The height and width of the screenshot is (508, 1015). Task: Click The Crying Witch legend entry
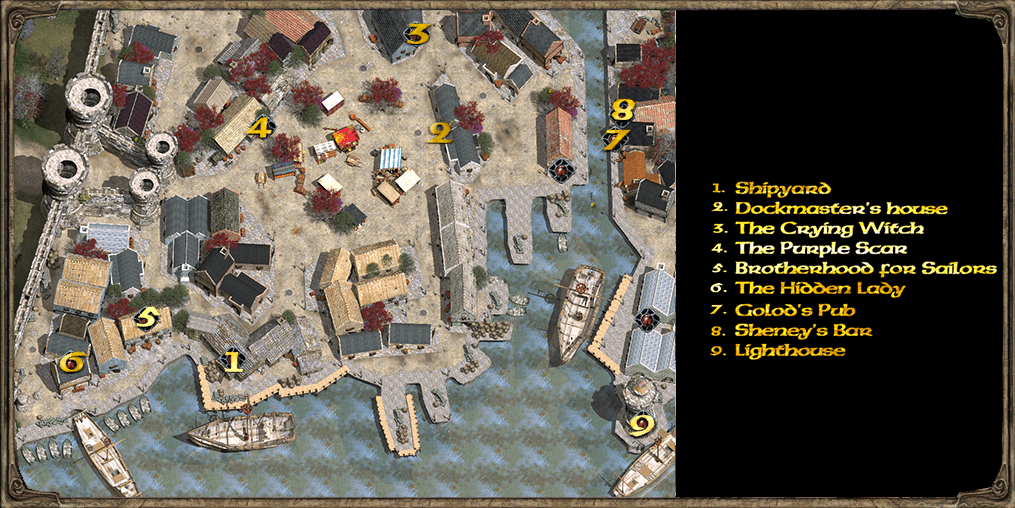[829, 229]
